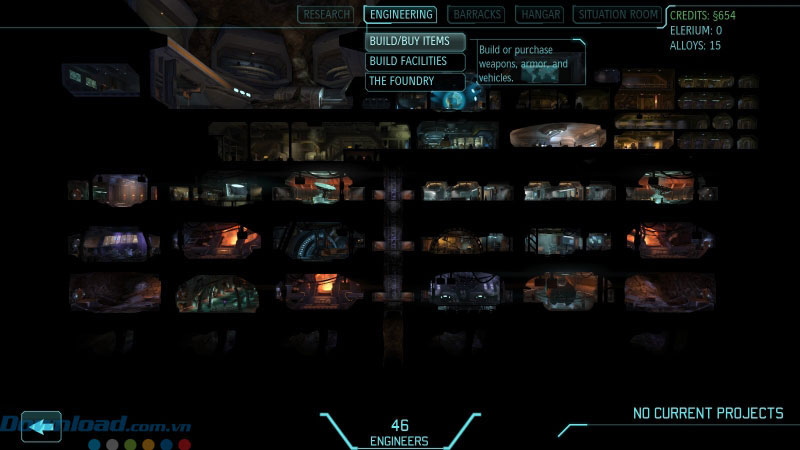Select the Build Facilities option
Screen dimensions: 800x450
(x=415, y=61)
